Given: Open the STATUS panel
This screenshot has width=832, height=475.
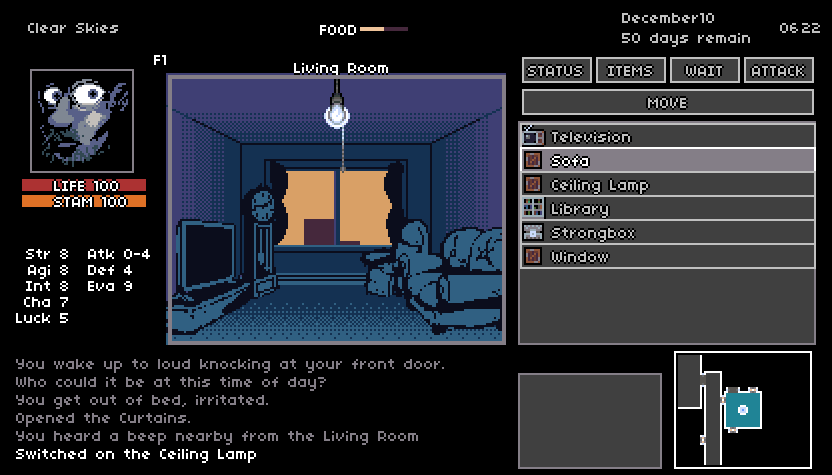Looking at the screenshot, I should click(555, 70).
